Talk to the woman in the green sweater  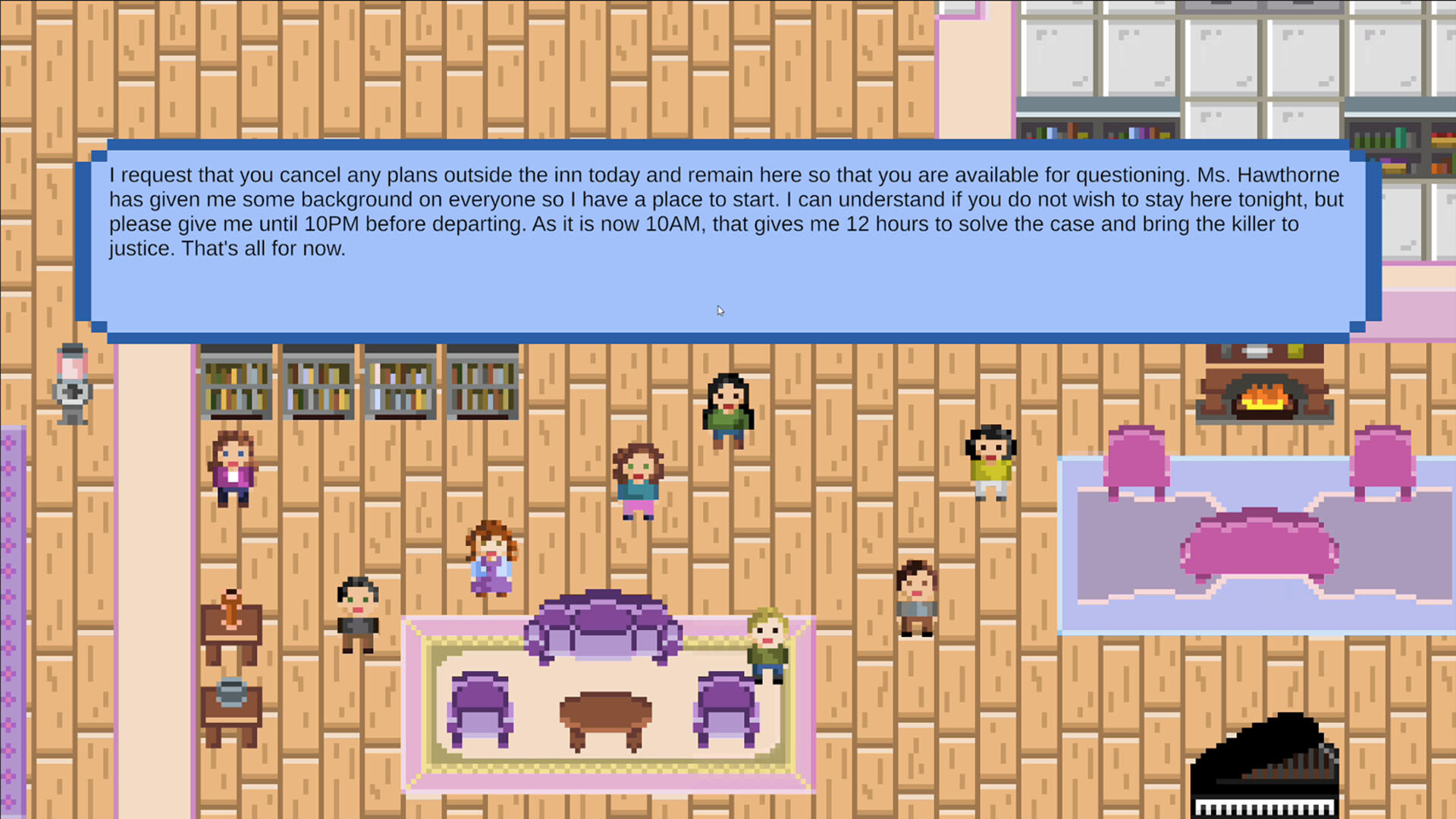[x=726, y=409]
